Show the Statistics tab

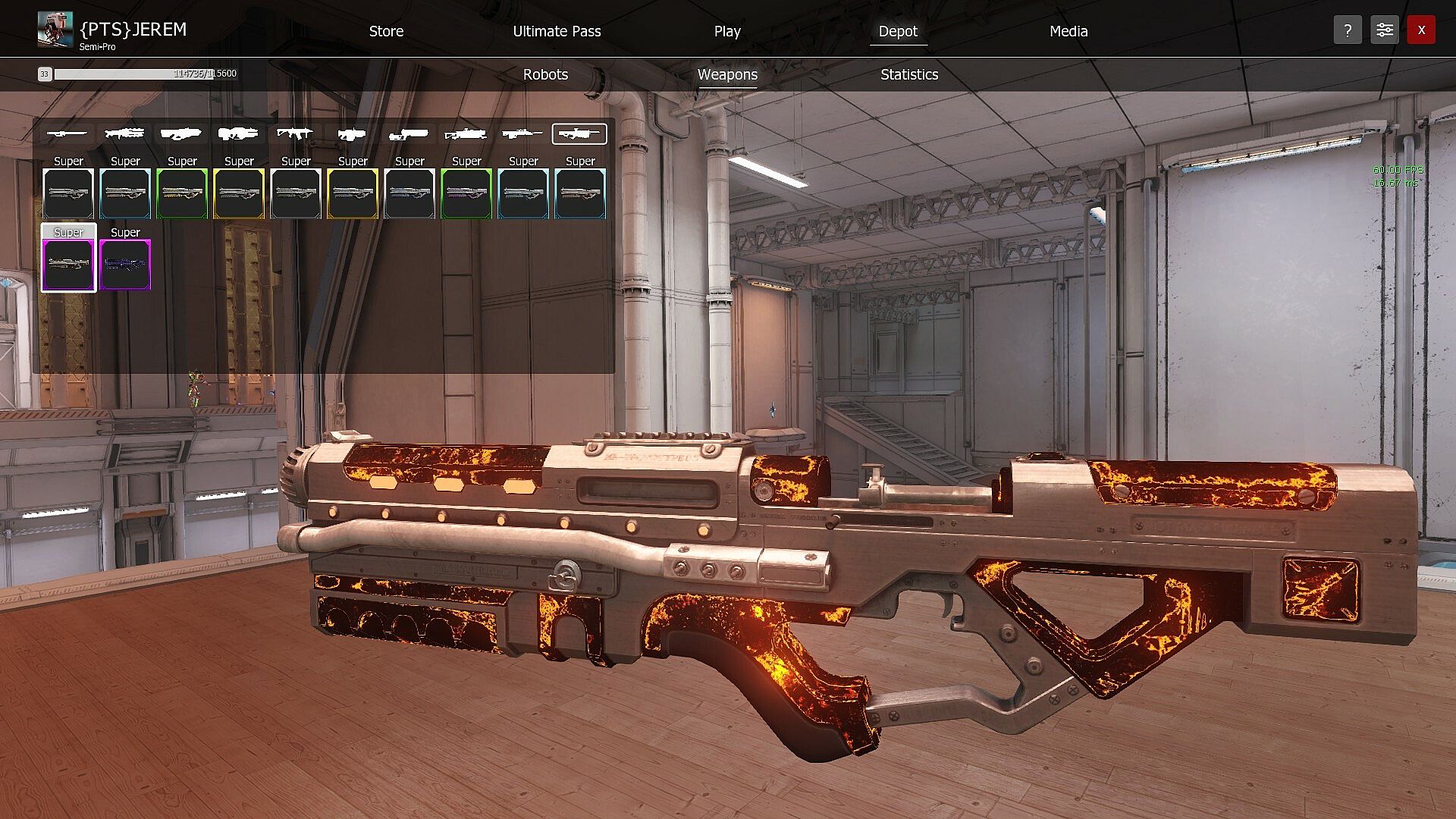[909, 74]
